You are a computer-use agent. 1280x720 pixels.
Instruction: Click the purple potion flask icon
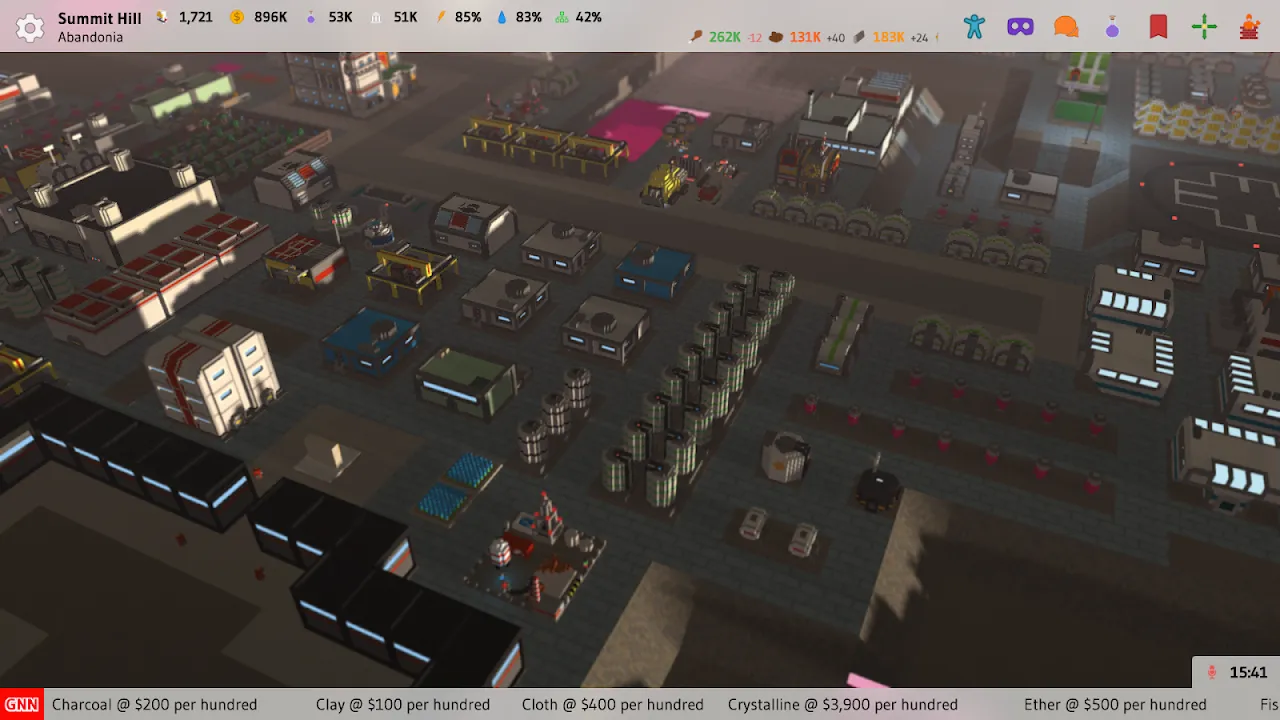[x=1112, y=28]
